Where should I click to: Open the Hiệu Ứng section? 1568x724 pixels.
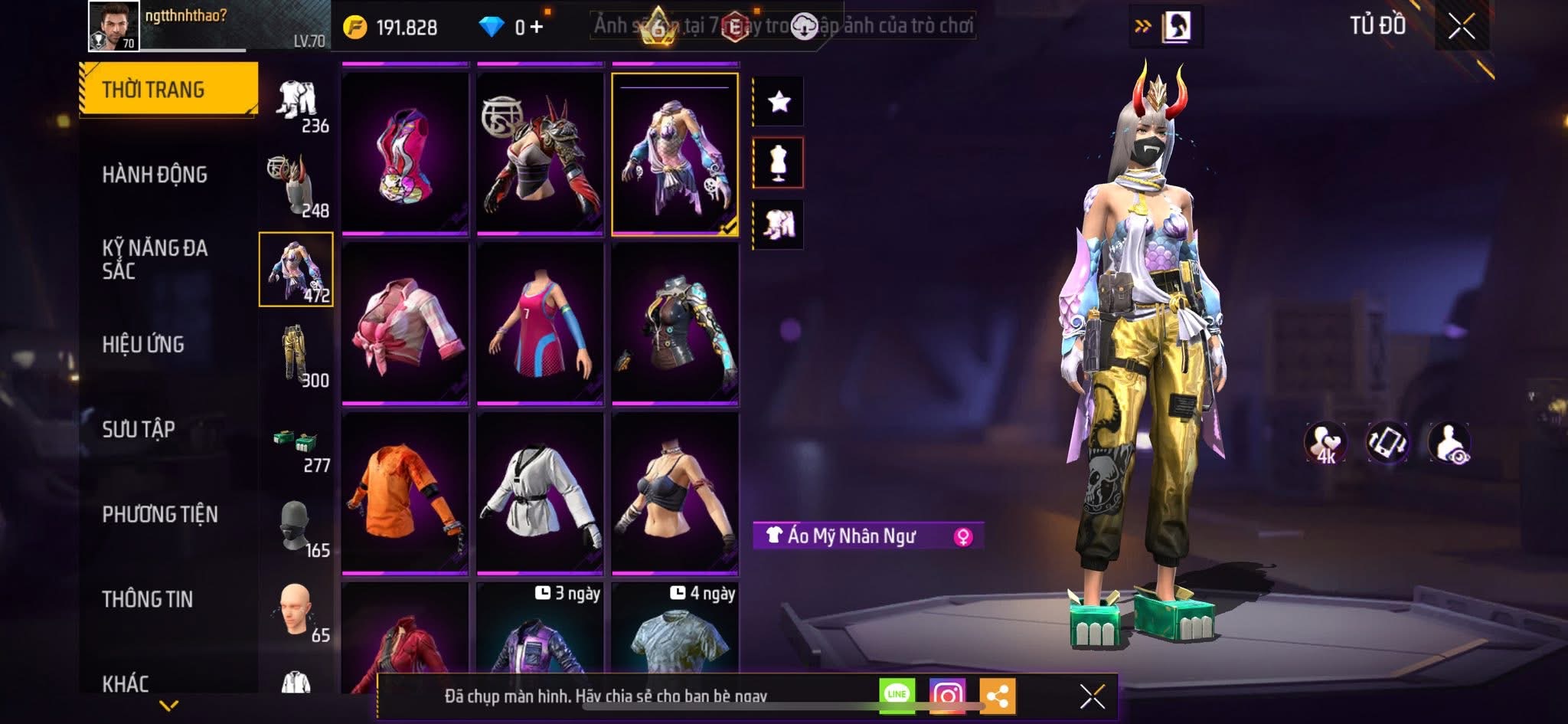pyautogui.click(x=143, y=345)
